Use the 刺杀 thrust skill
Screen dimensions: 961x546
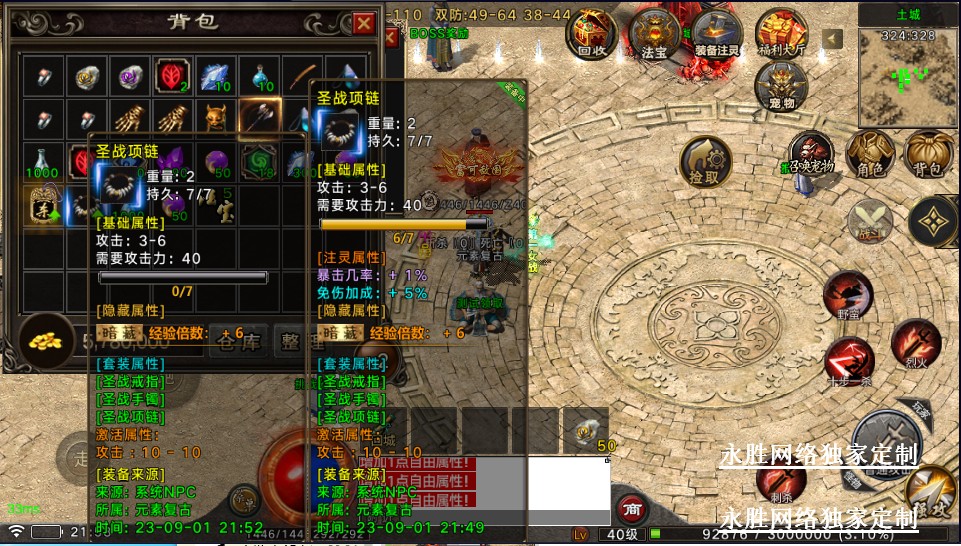point(780,480)
